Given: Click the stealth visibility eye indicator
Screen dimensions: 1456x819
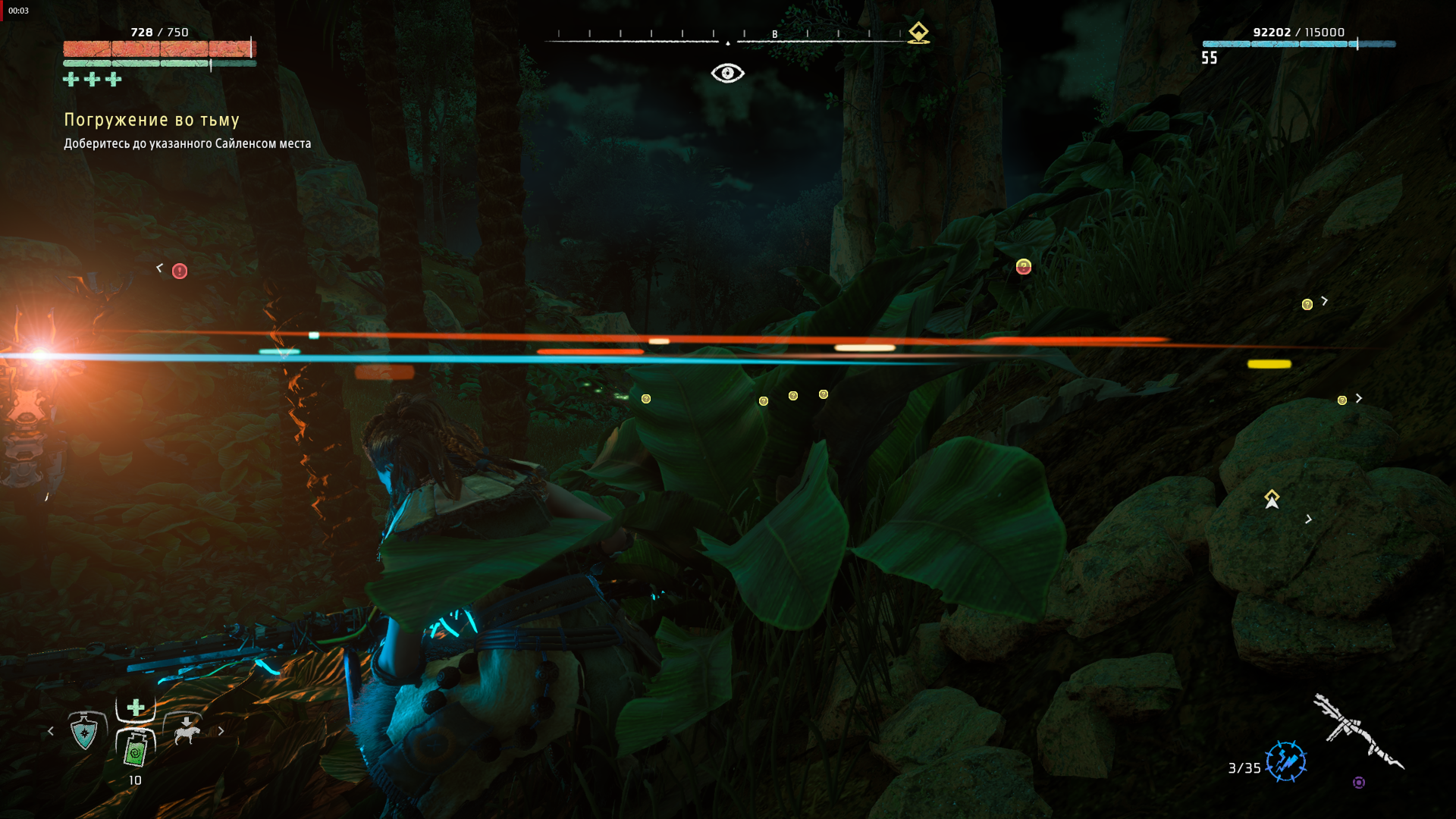Looking at the screenshot, I should click(727, 73).
